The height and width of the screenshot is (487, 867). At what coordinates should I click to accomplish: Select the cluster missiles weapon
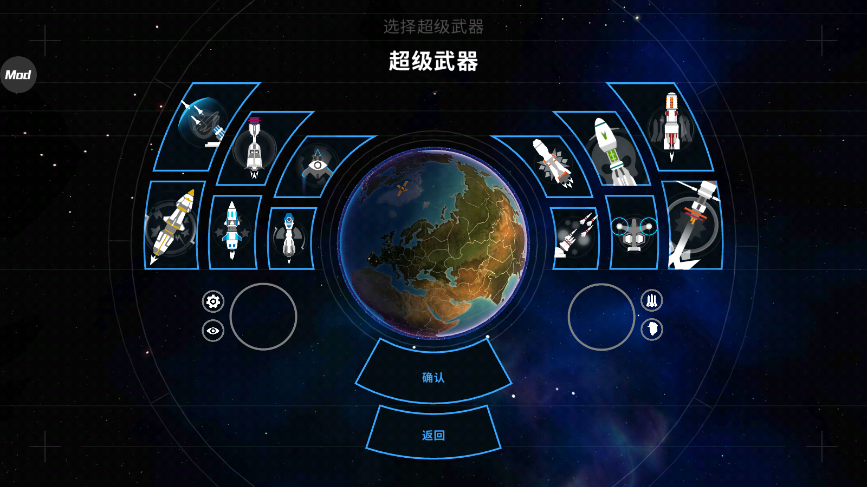point(574,238)
